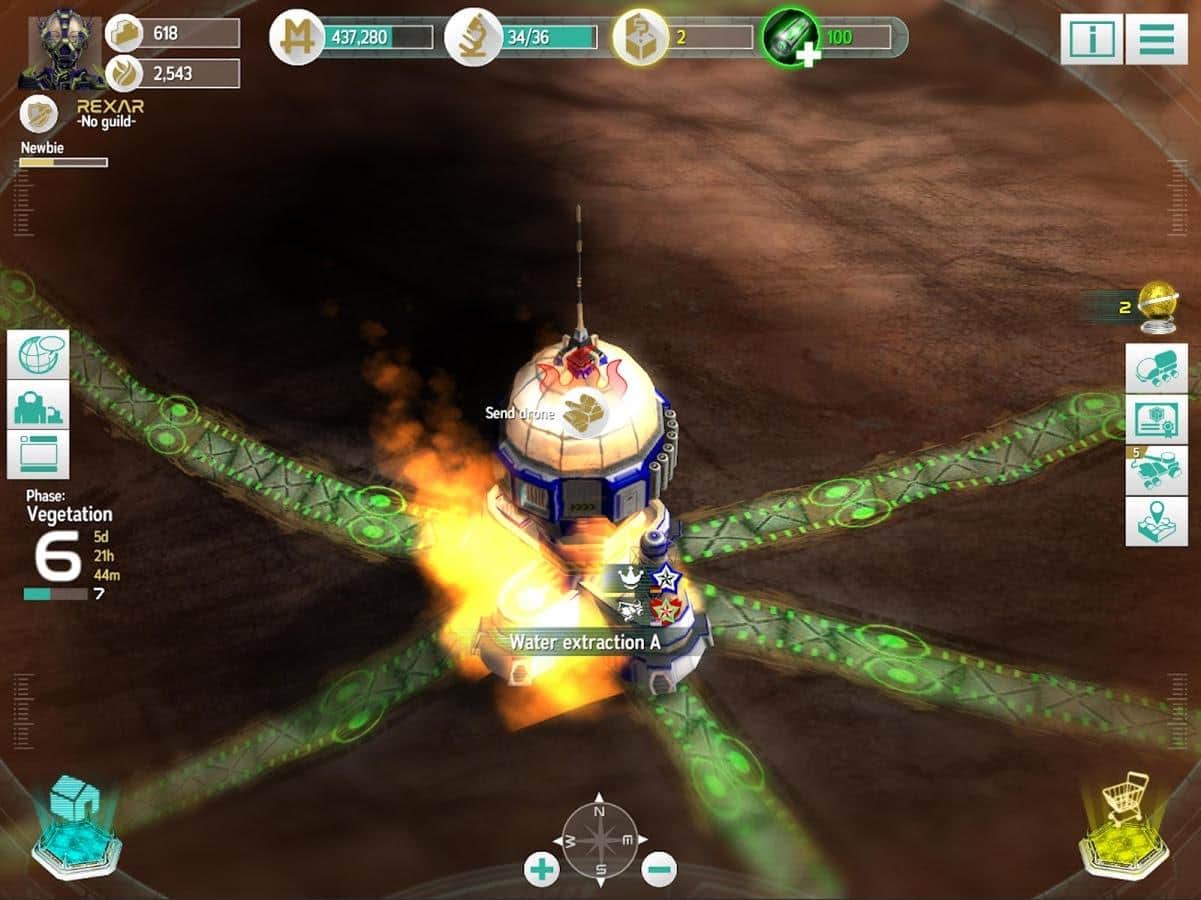The height and width of the screenshot is (900, 1201).
Task: Add more green energy cells
Action: 807,55
